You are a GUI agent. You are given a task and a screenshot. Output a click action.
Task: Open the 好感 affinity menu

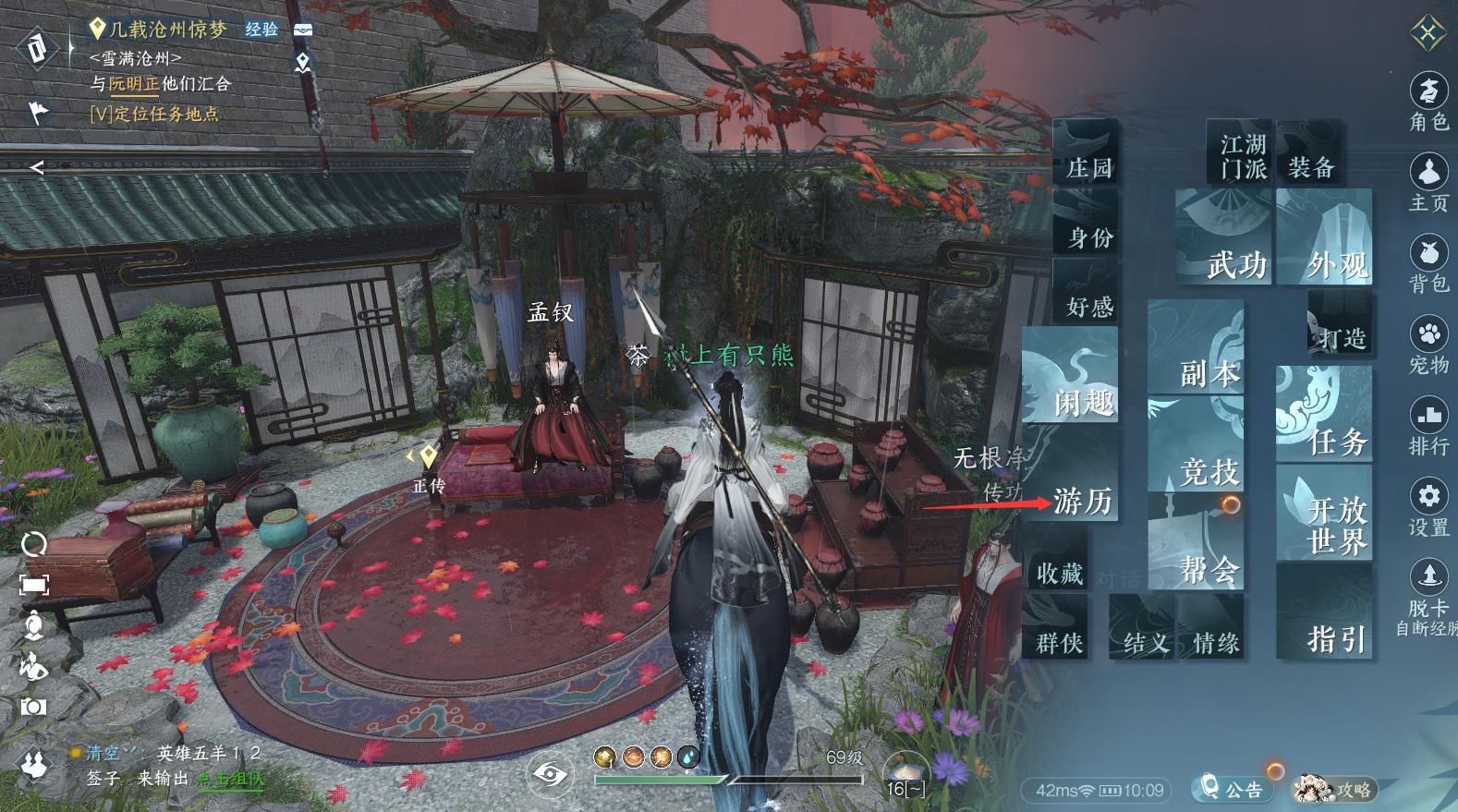1086,292
